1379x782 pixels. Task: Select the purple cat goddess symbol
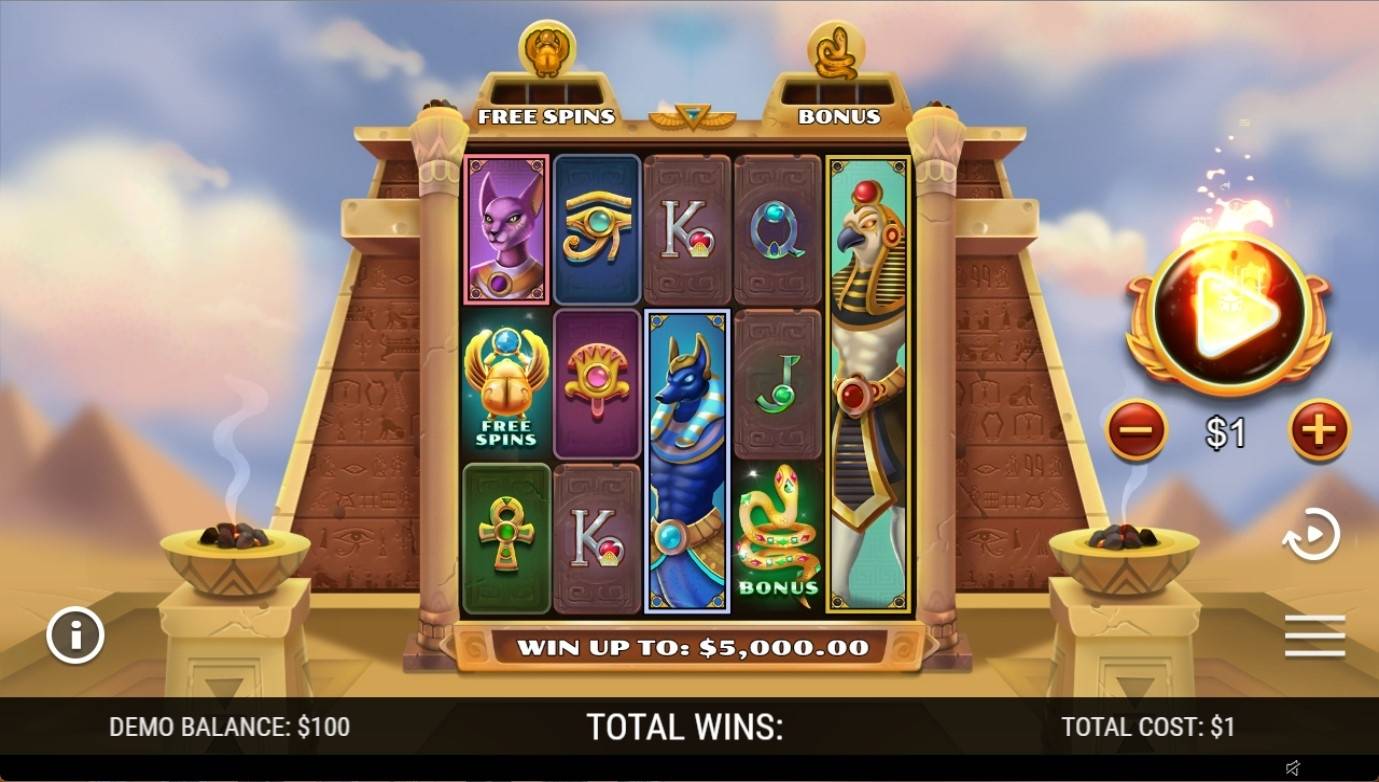coord(503,229)
